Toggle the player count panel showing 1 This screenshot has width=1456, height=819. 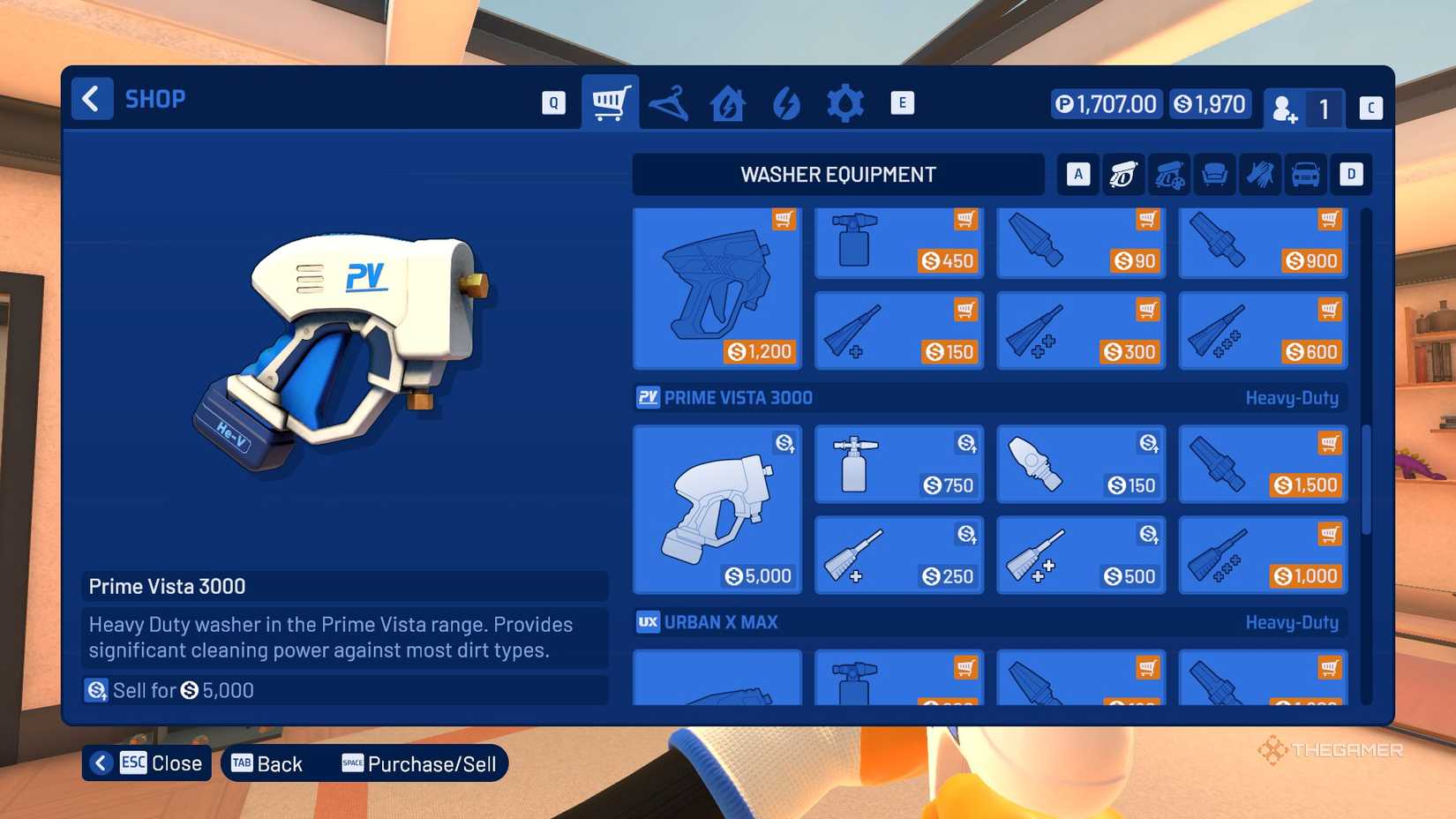point(1304,108)
